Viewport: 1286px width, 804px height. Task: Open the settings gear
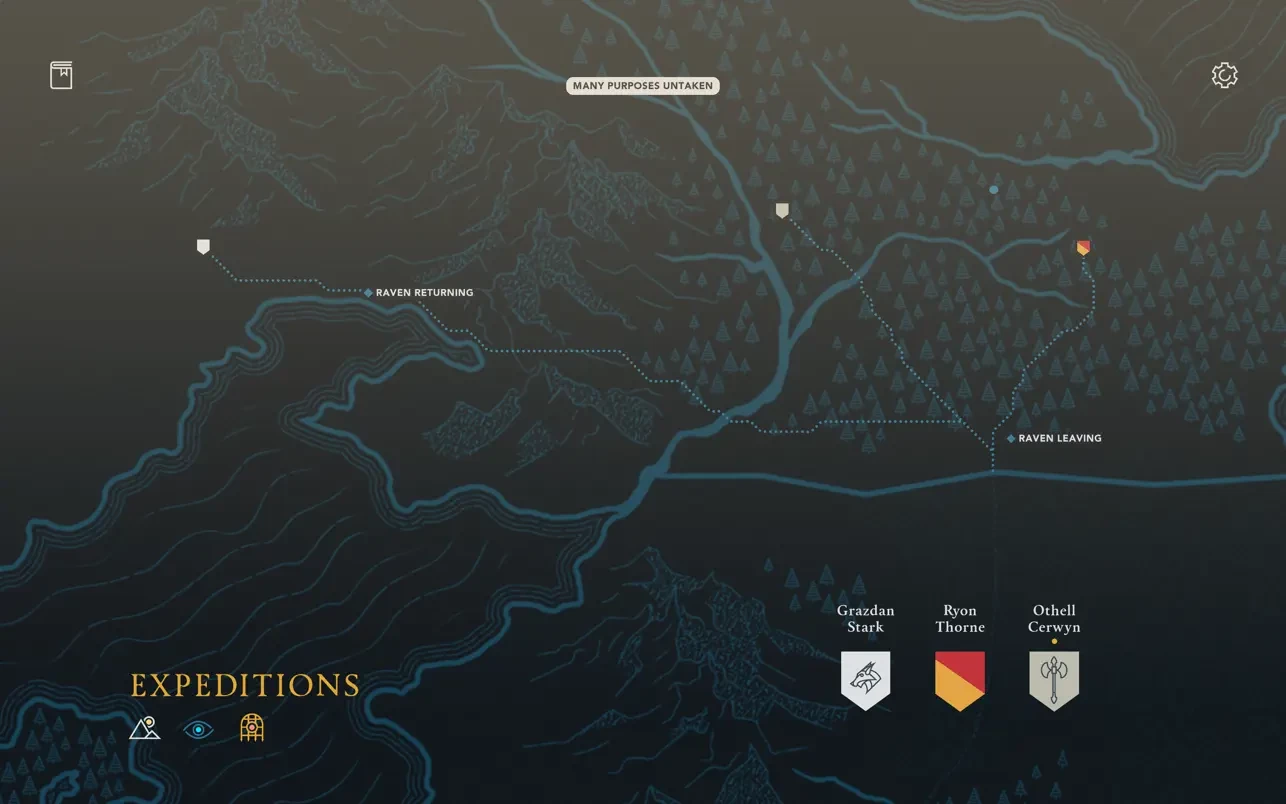pyautogui.click(x=1224, y=76)
